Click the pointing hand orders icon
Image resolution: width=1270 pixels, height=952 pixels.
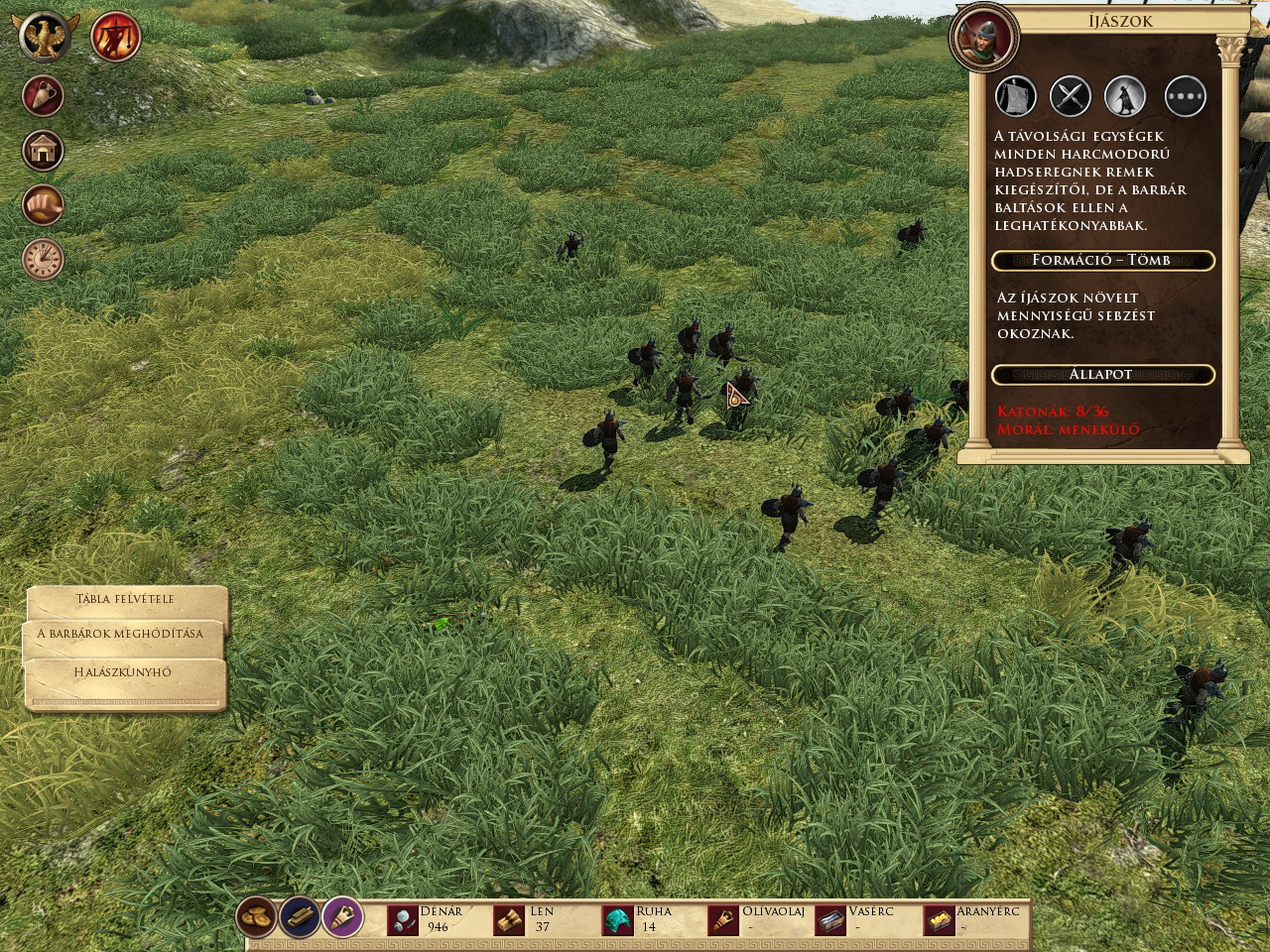click(x=43, y=205)
